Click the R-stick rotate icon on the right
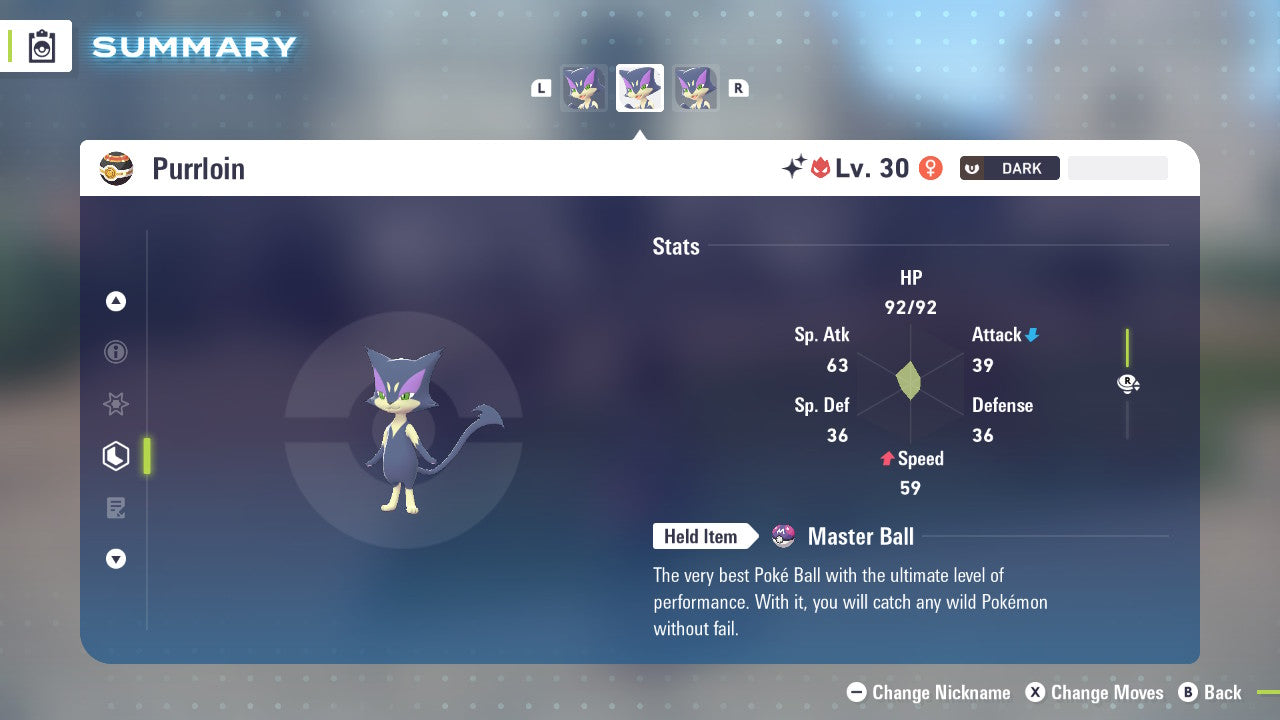Screen dimensions: 1280x720 point(1128,383)
